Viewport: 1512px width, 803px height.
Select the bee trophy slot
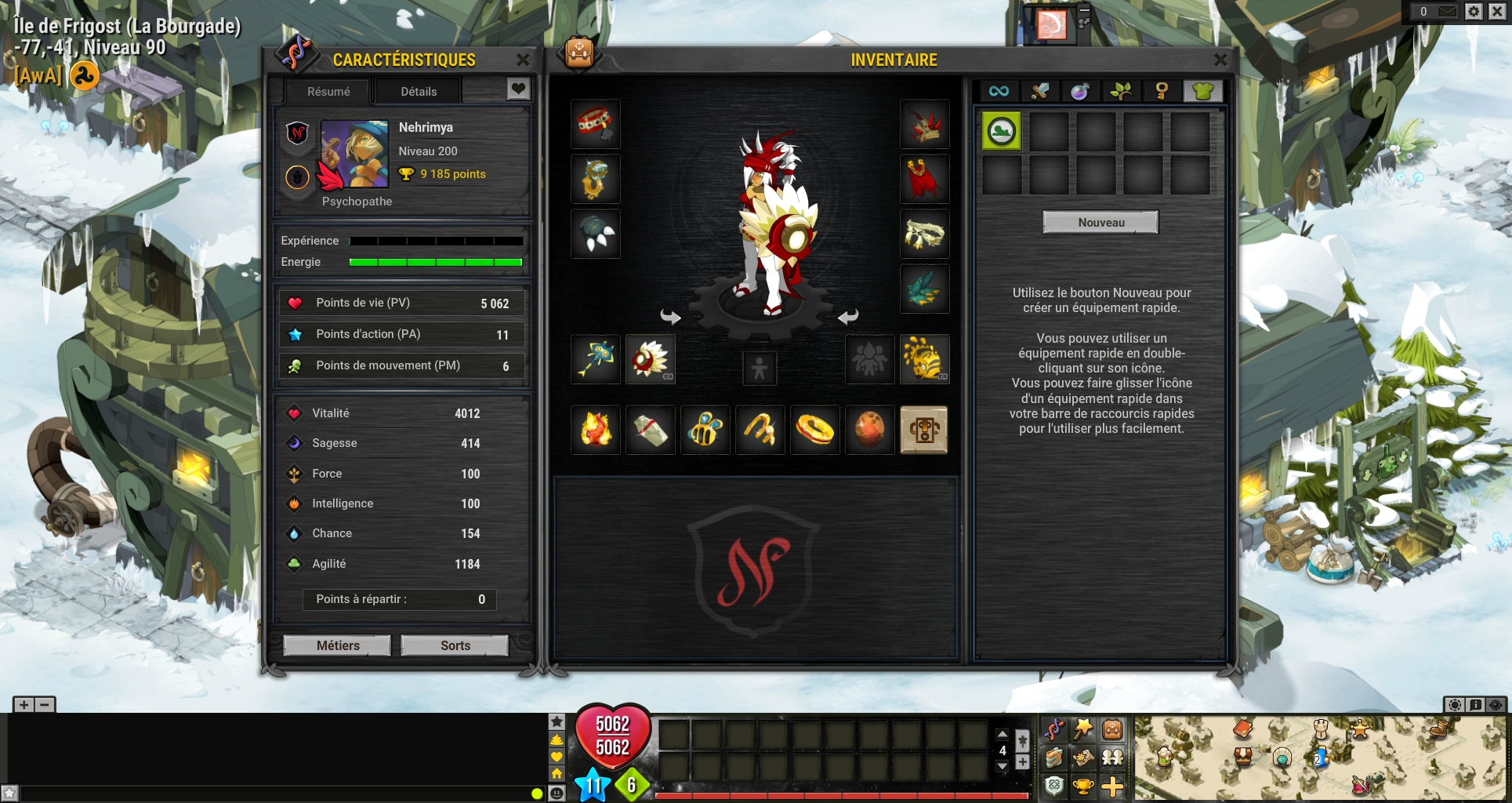[705, 430]
